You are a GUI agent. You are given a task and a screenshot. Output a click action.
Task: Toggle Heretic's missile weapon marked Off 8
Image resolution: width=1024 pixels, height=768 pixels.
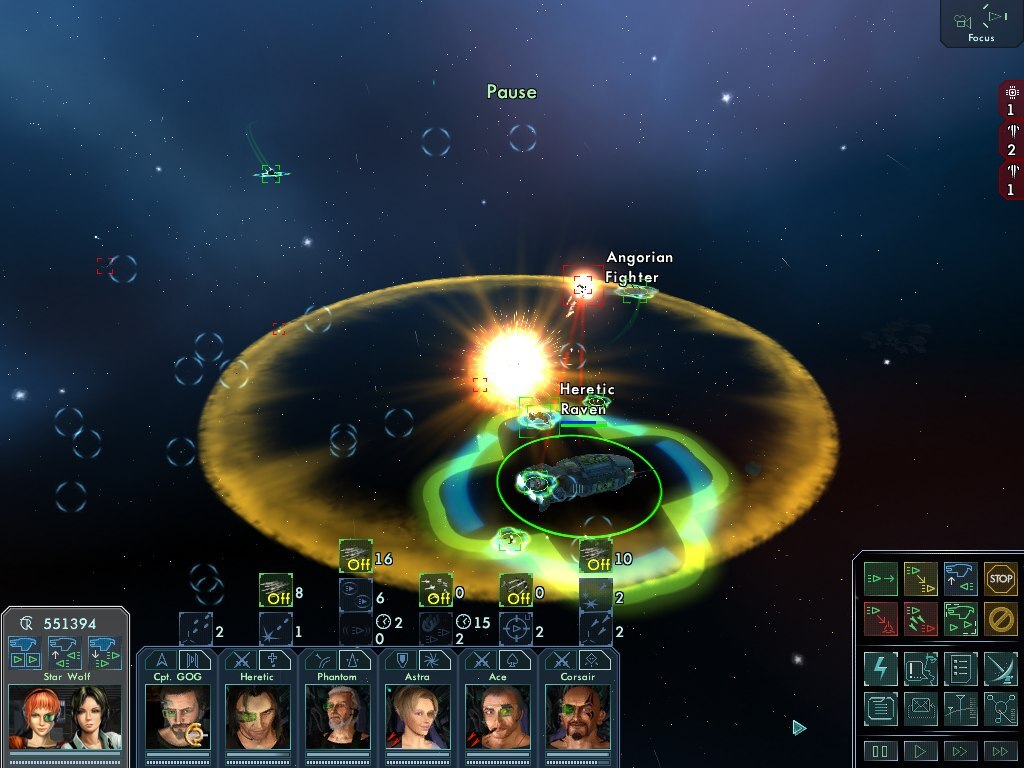coord(275,590)
